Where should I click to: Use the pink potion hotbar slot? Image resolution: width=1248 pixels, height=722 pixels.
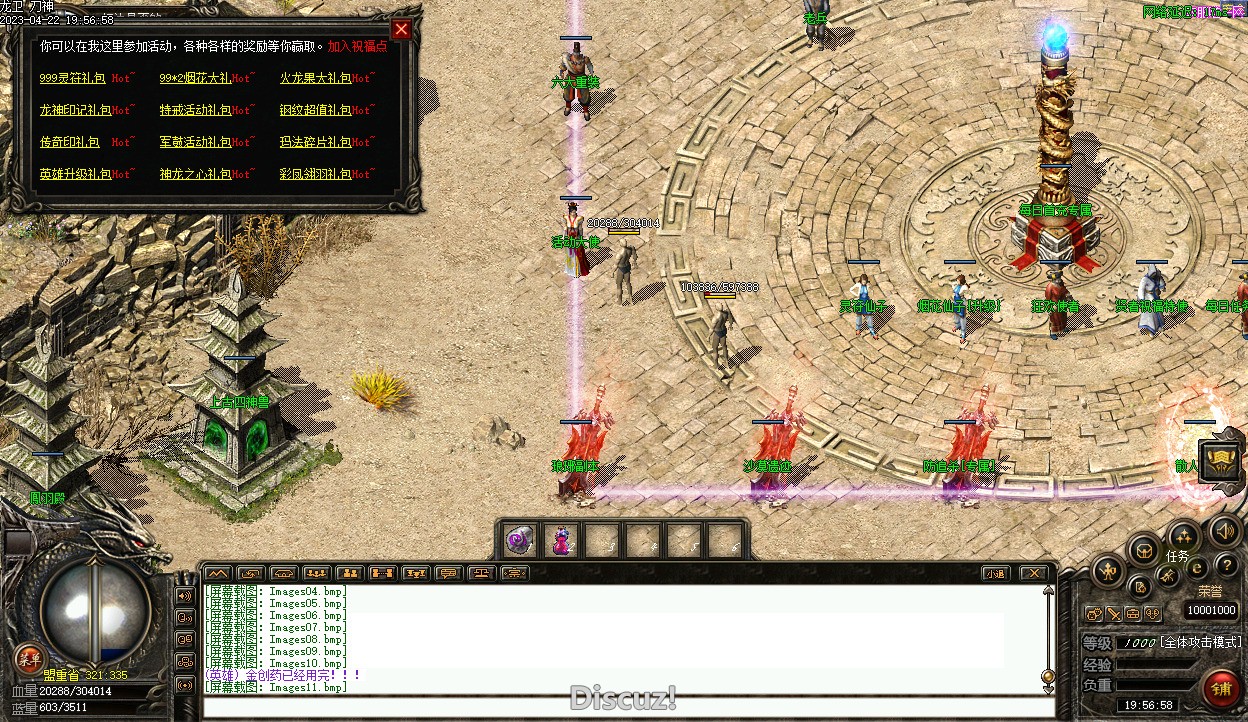[x=561, y=541]
